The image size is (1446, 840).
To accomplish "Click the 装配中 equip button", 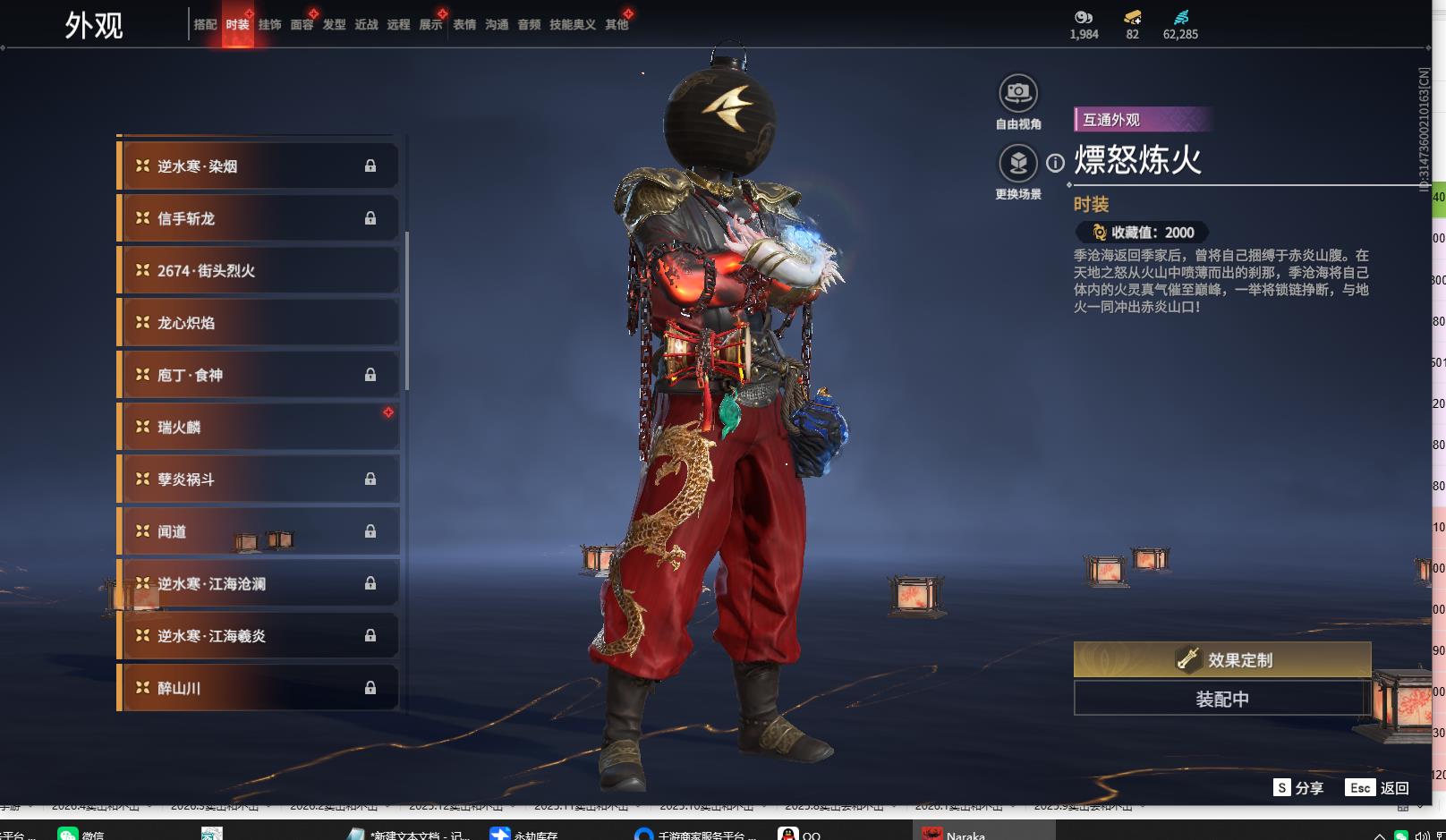I will [x=1221, y=699].
